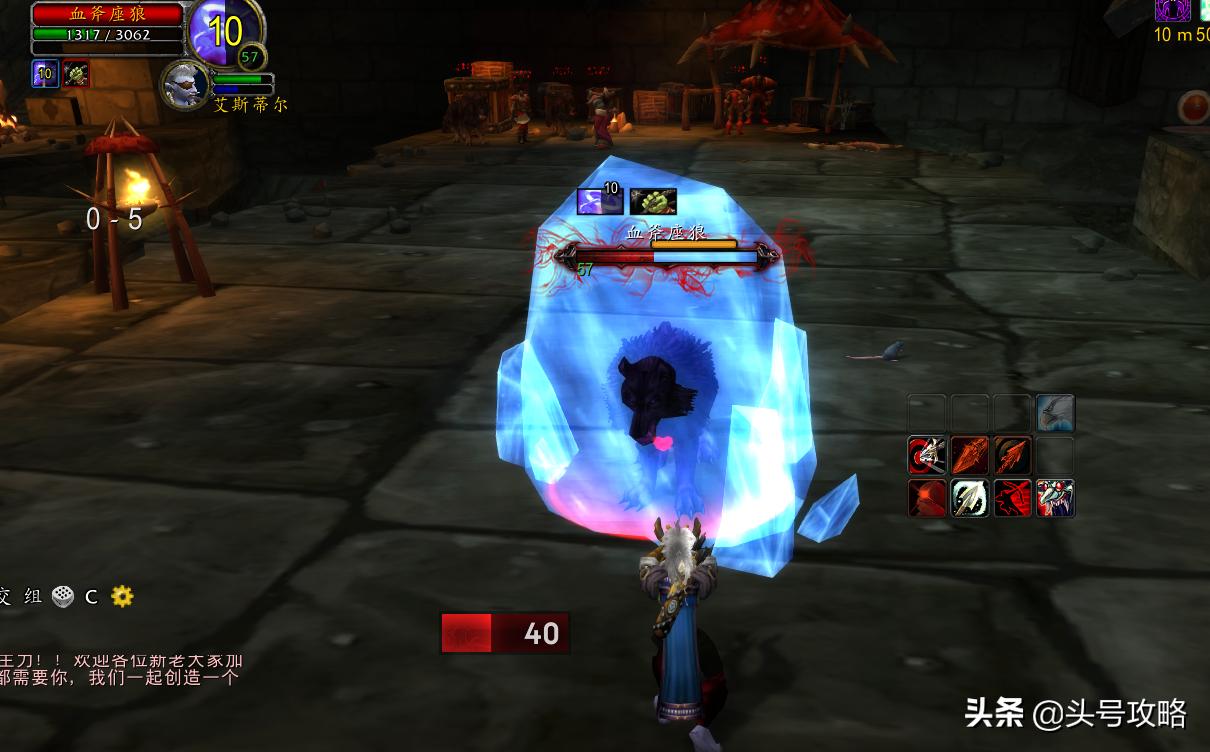Activate the target-and-arrow shot ability
This screenshot has height=752, width=1210.
tap(927, 456)
